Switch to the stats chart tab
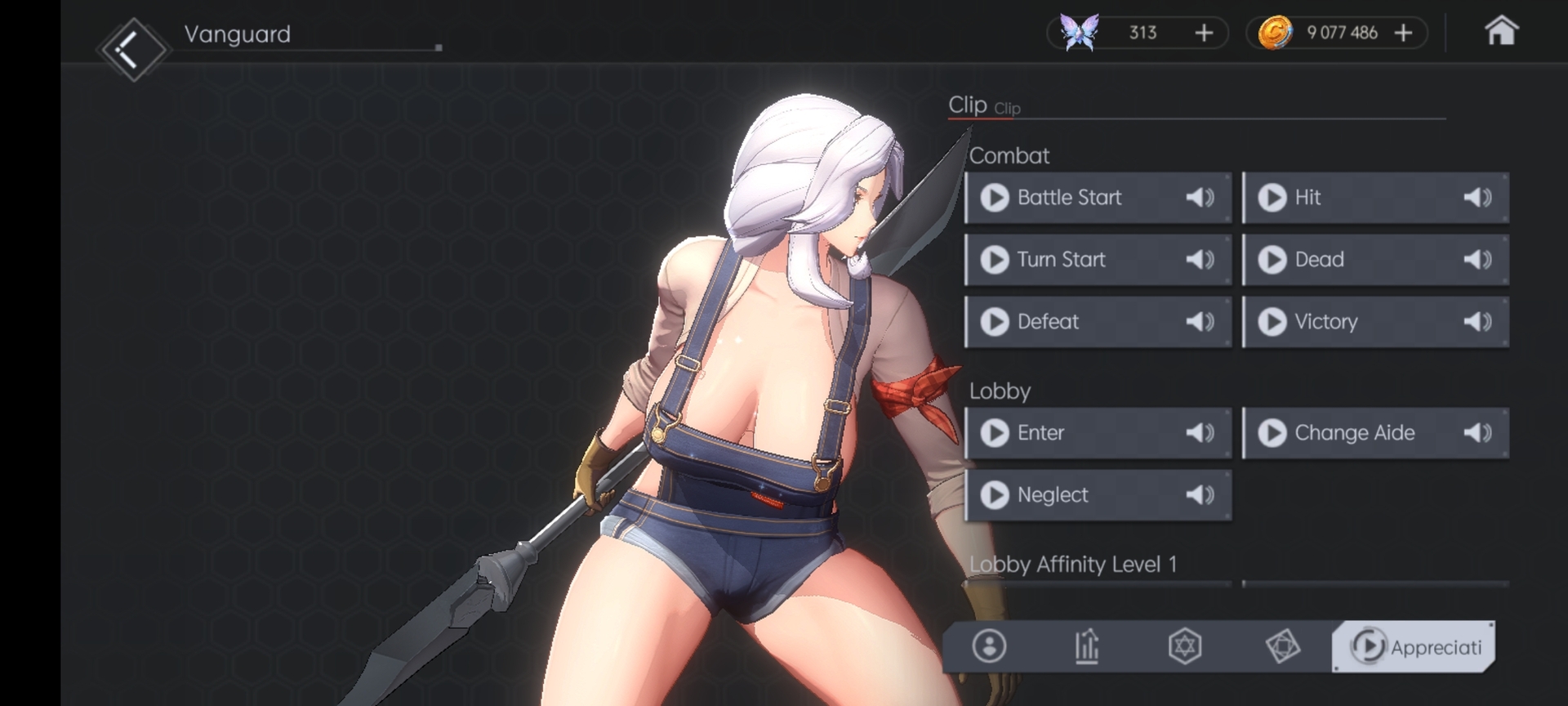The width and height of the screenshot is (1568, 706). (1087, 646)
